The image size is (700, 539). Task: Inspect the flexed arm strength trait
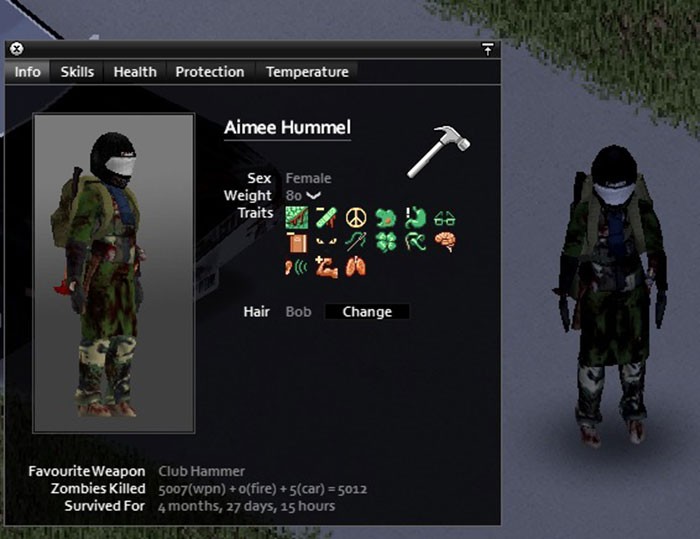tap(325, 267)
